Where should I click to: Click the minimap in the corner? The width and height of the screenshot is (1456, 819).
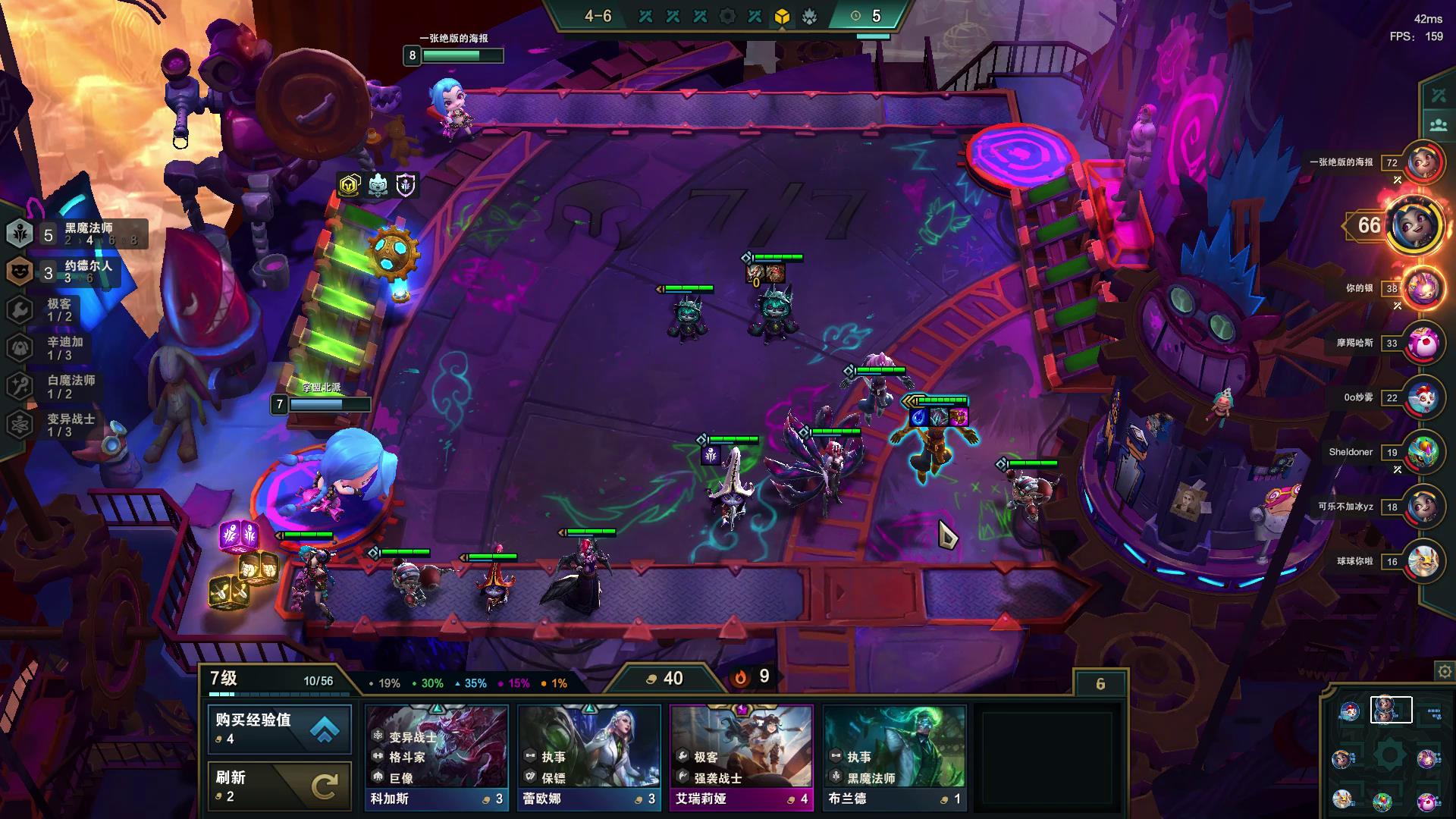click(1389, 755)
